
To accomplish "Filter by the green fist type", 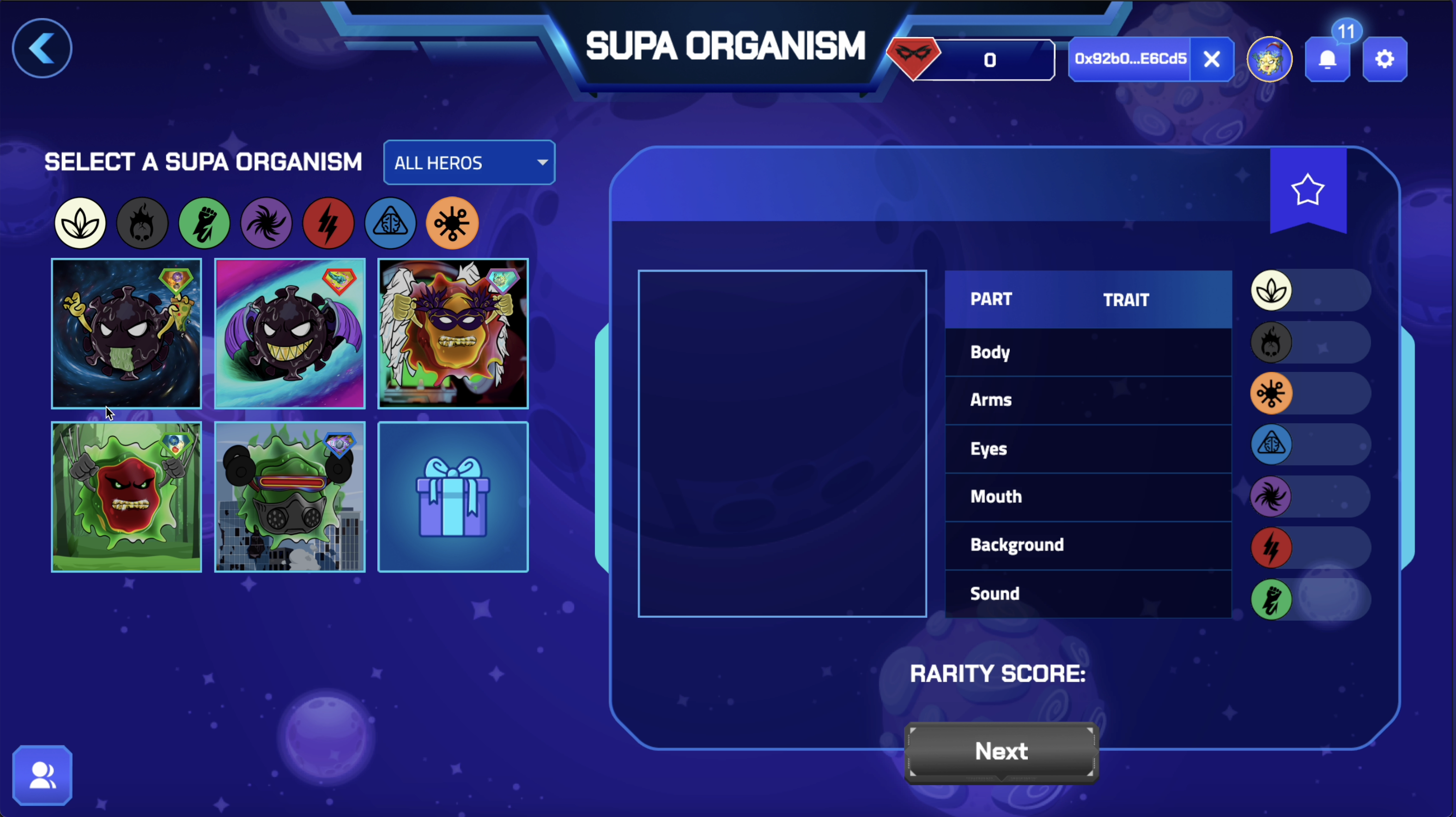I will click(x=204, y=223).
